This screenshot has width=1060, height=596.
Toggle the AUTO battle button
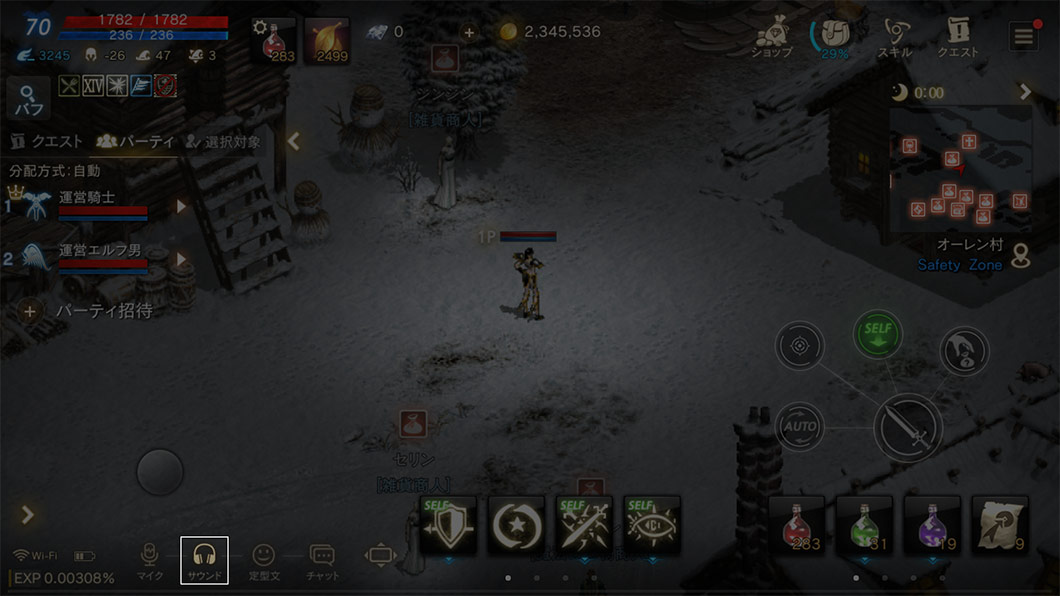click(800, 426)
